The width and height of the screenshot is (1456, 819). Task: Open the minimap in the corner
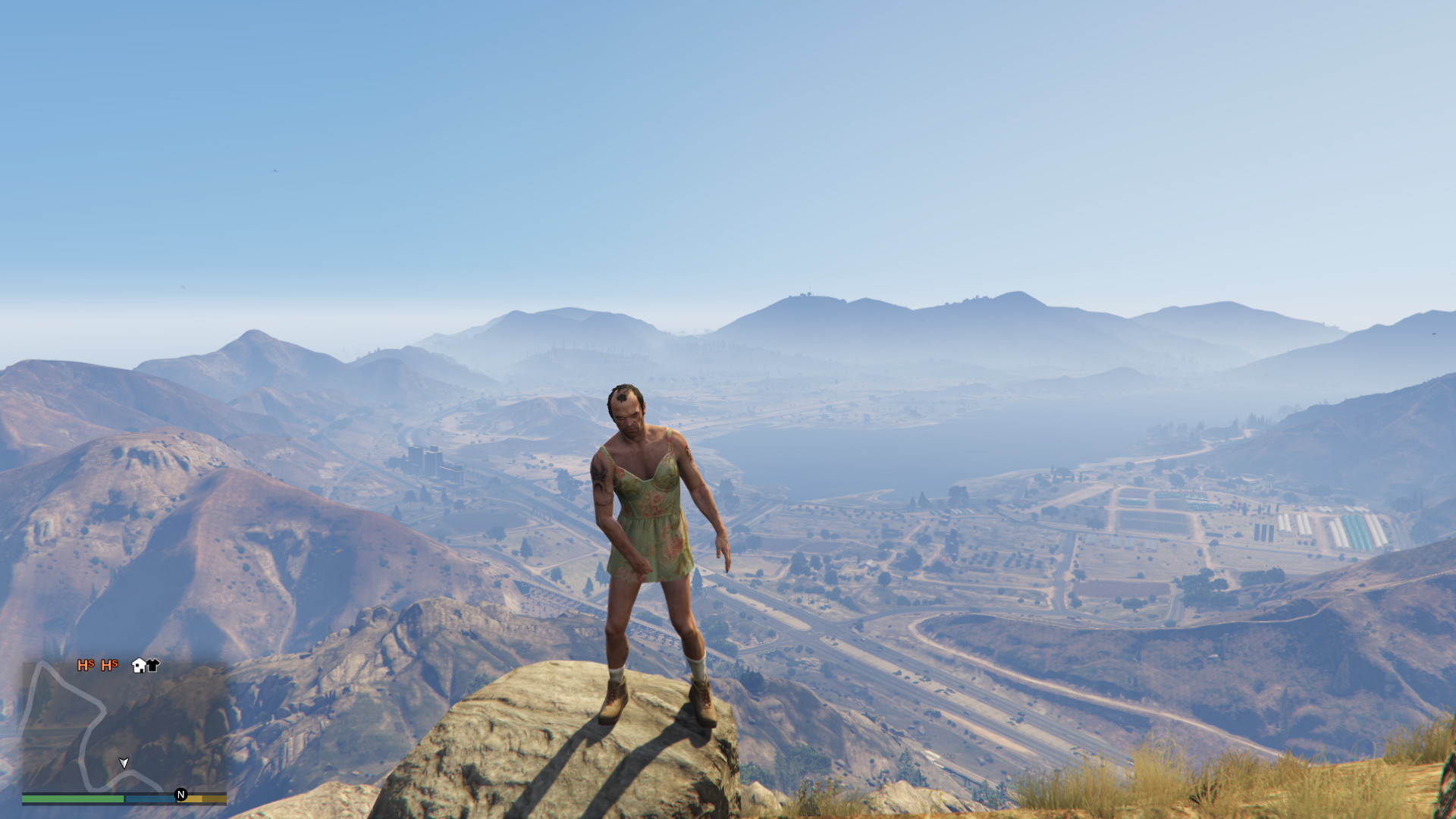pyautogui.click(x=124, y=726)
